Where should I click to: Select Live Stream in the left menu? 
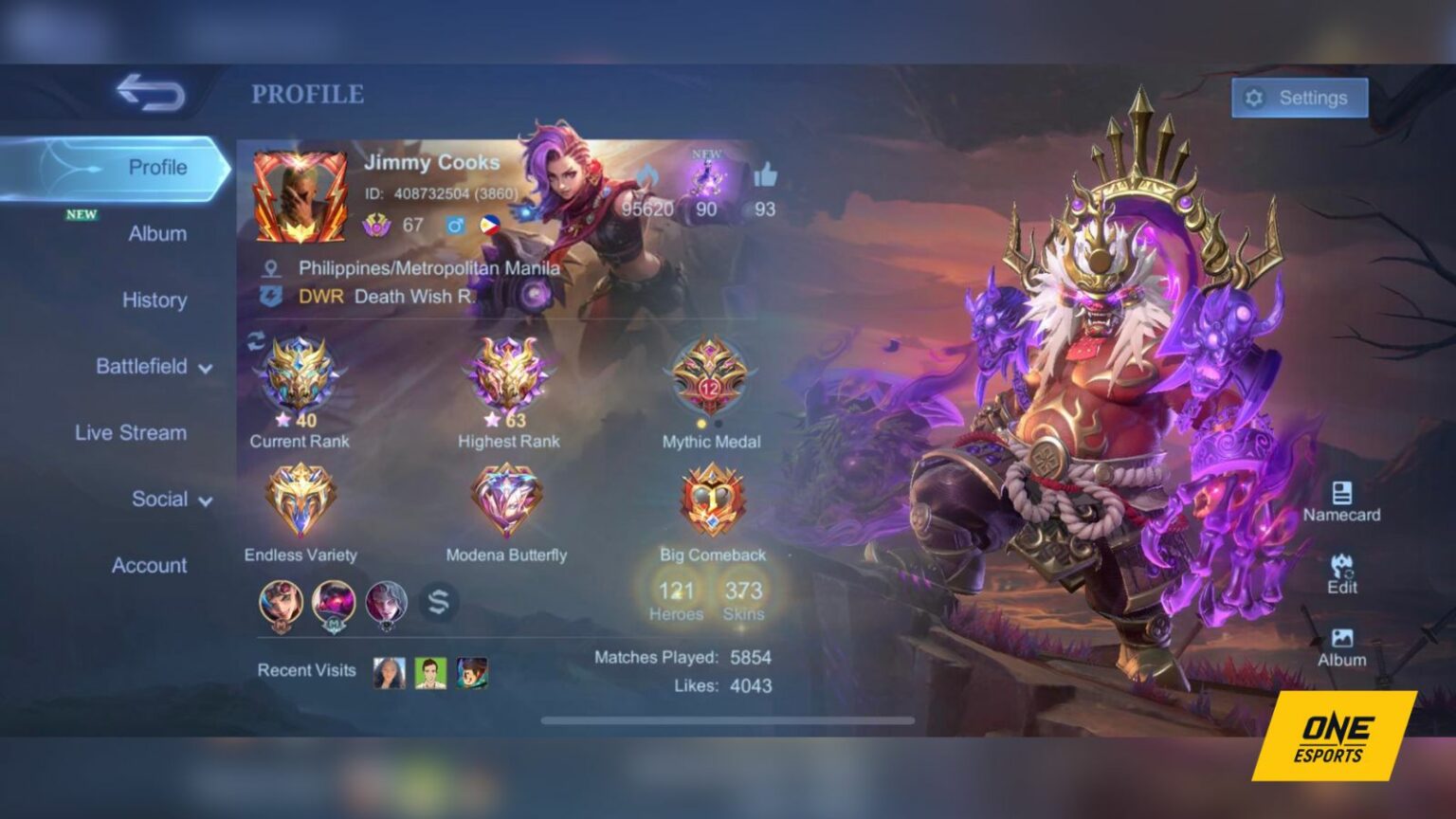131,433
